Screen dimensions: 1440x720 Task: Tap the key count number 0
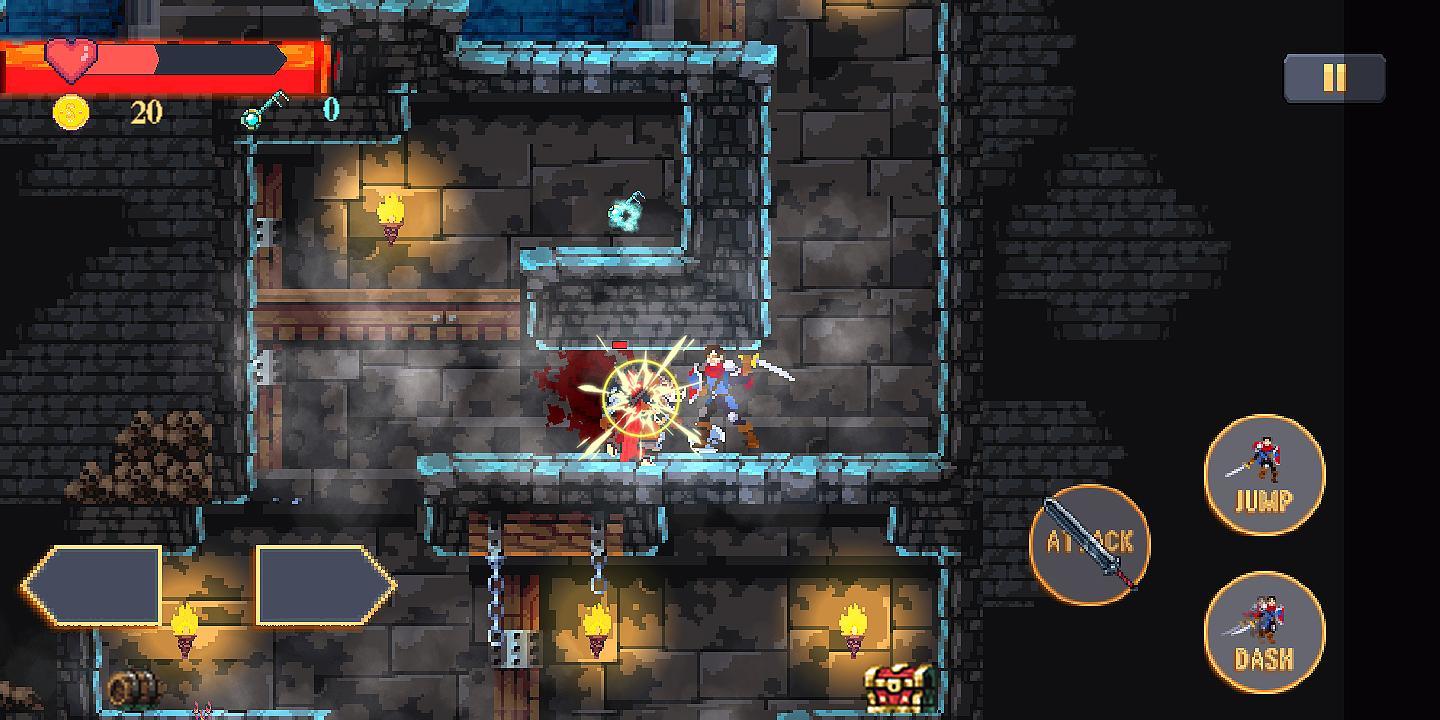(x=332, y=112)
